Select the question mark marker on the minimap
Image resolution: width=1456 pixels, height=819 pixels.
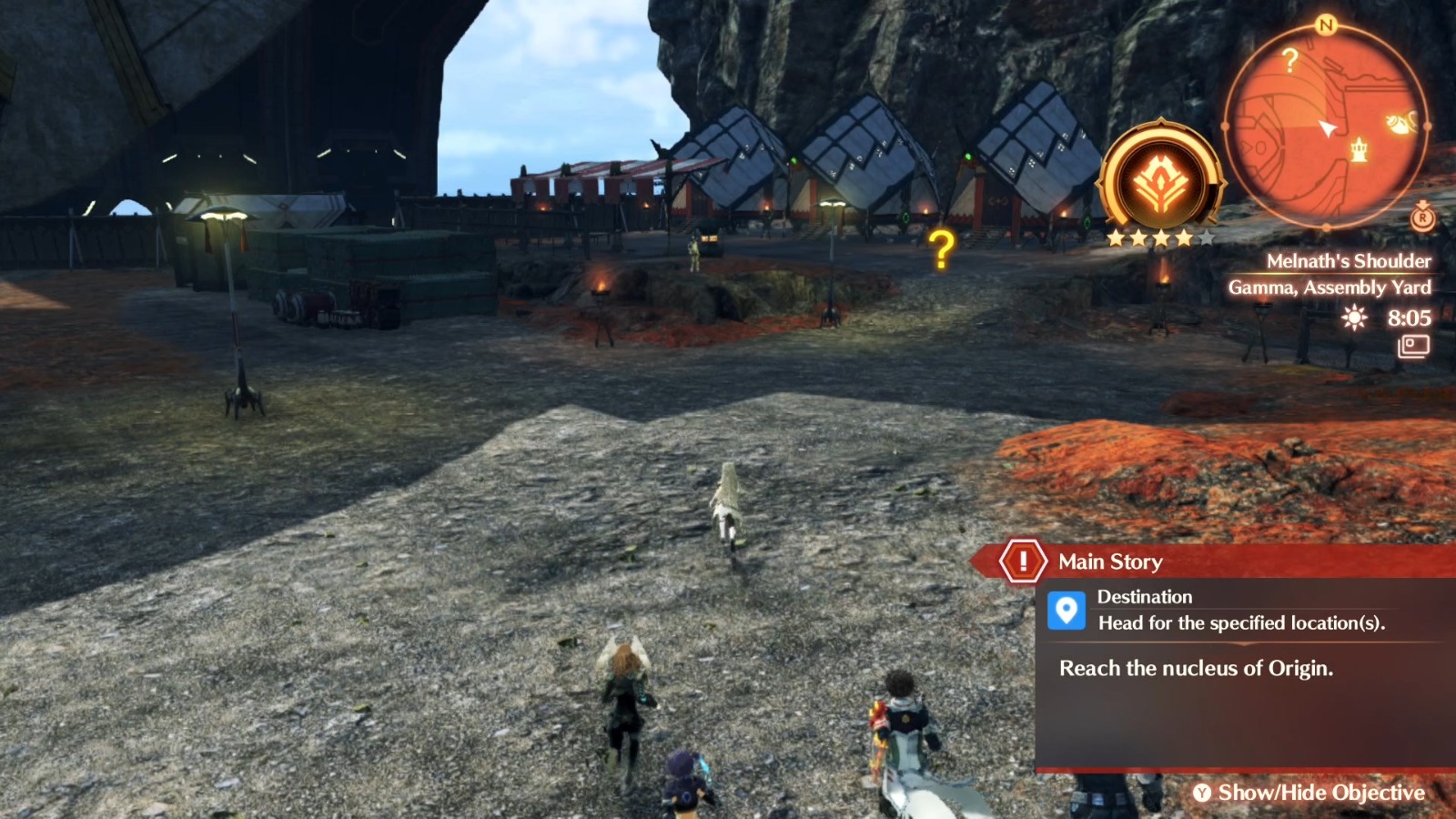1289,59
